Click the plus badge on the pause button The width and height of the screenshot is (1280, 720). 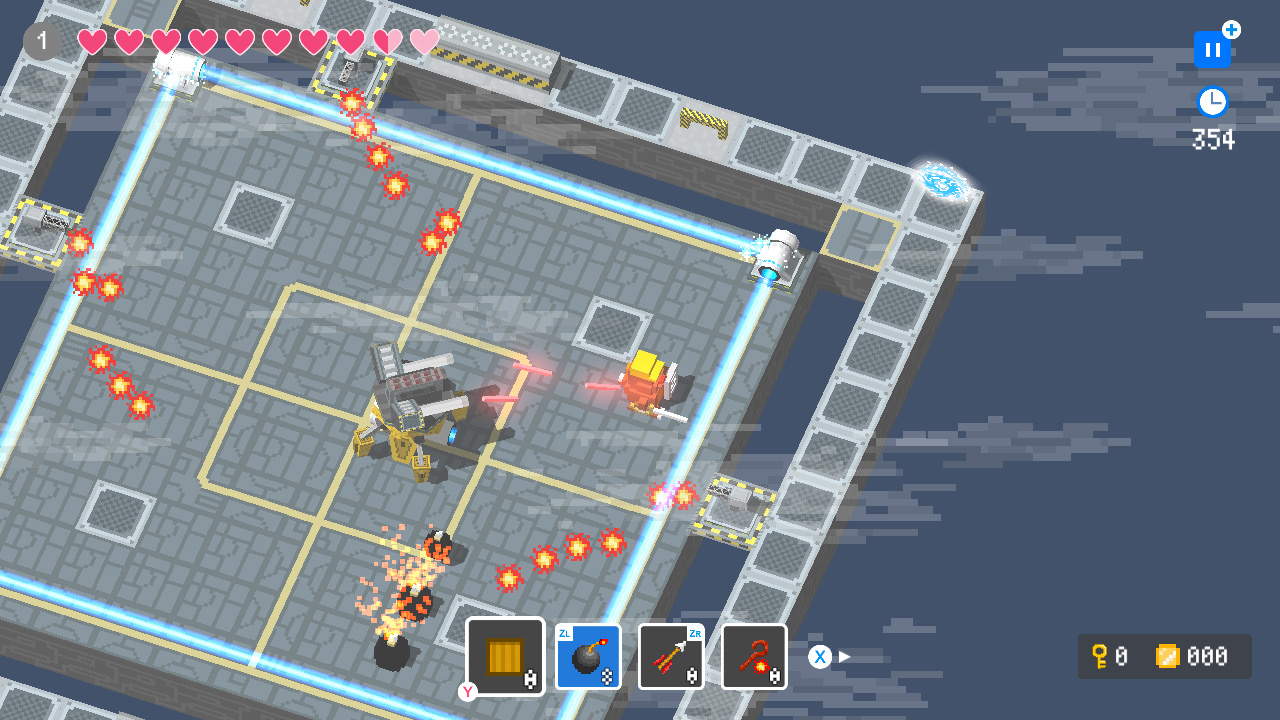coord(1232,30)
